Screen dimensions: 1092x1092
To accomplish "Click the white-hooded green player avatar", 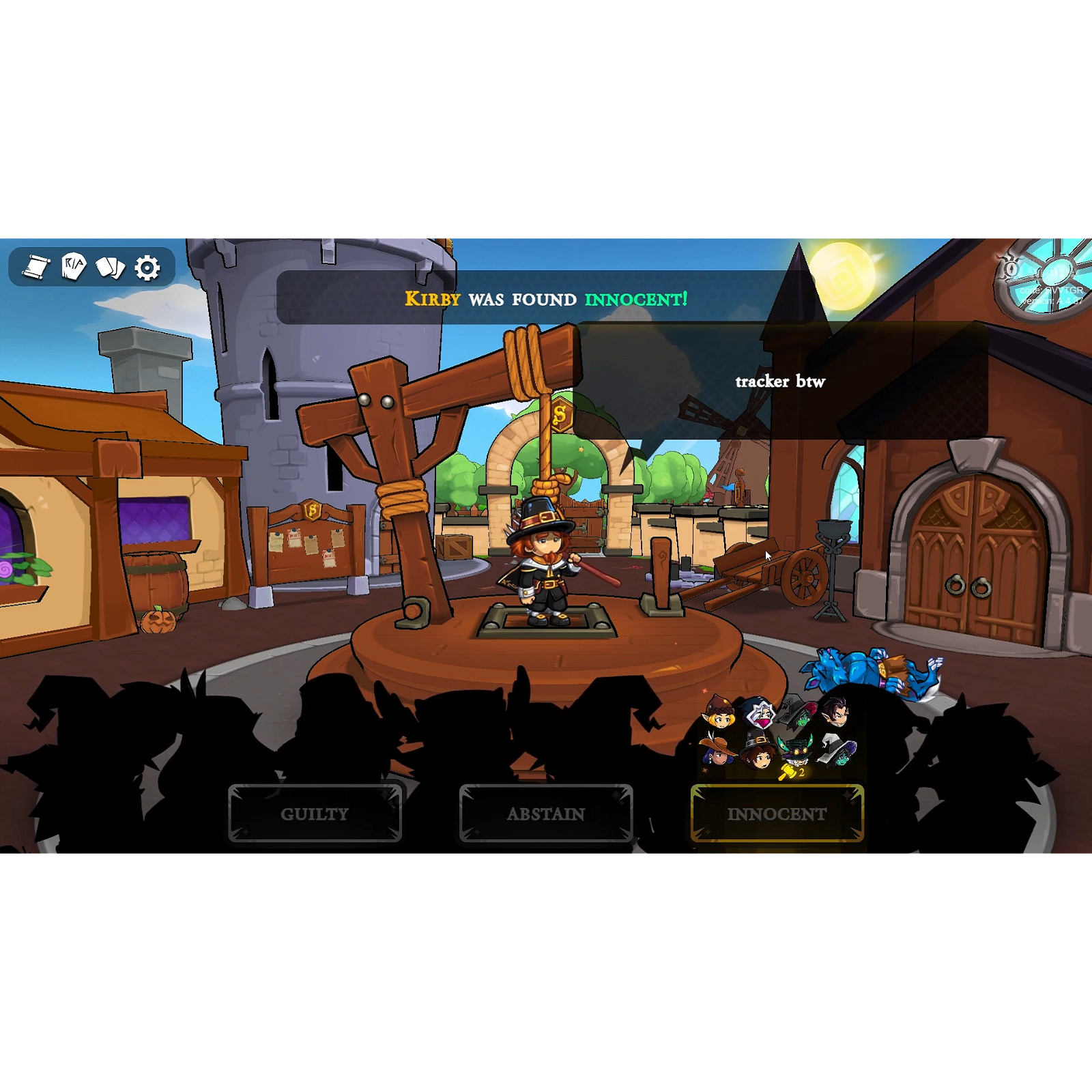I will click(836, 752).
